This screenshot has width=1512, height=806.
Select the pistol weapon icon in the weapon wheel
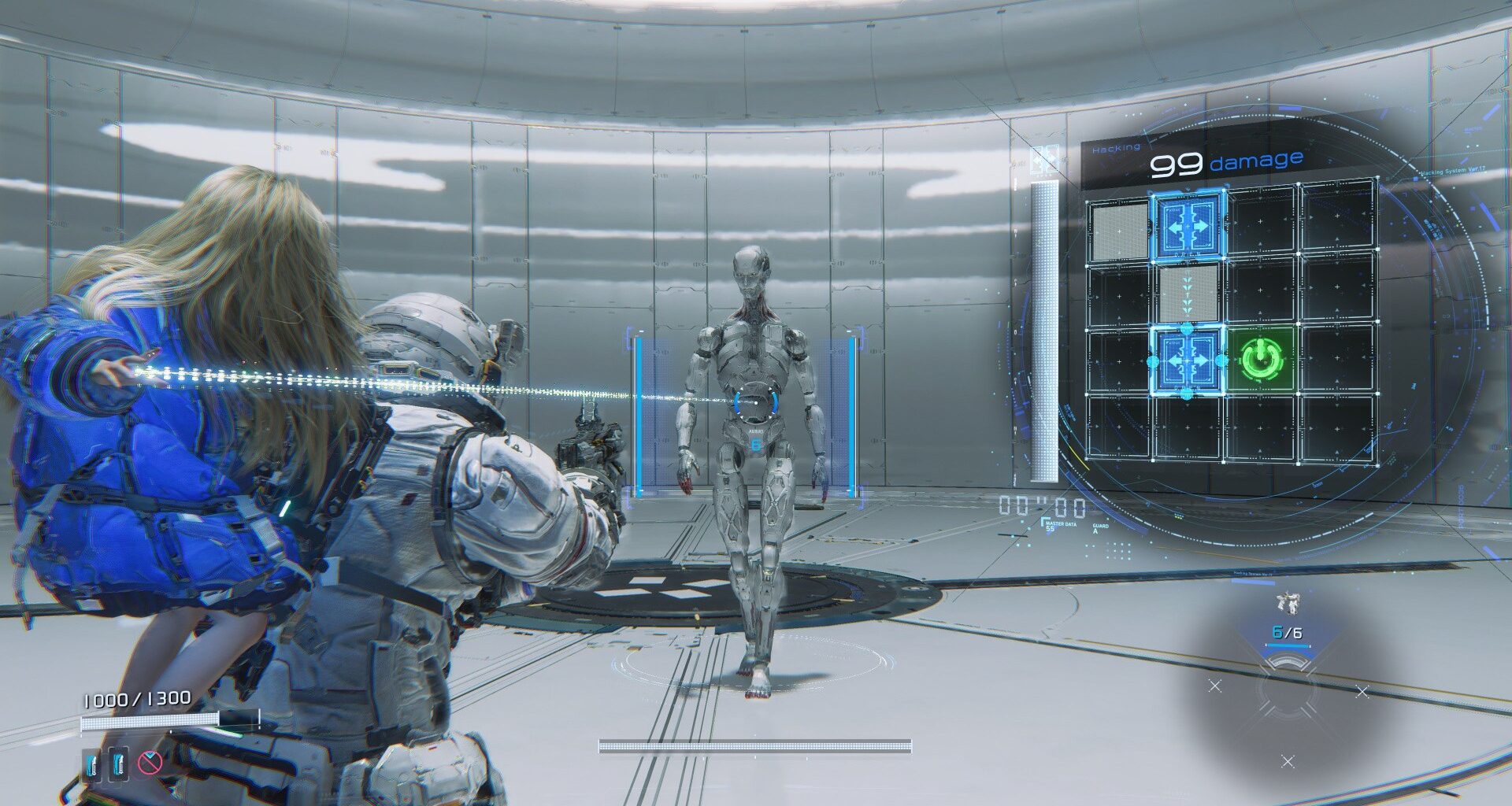(1288, 604)
